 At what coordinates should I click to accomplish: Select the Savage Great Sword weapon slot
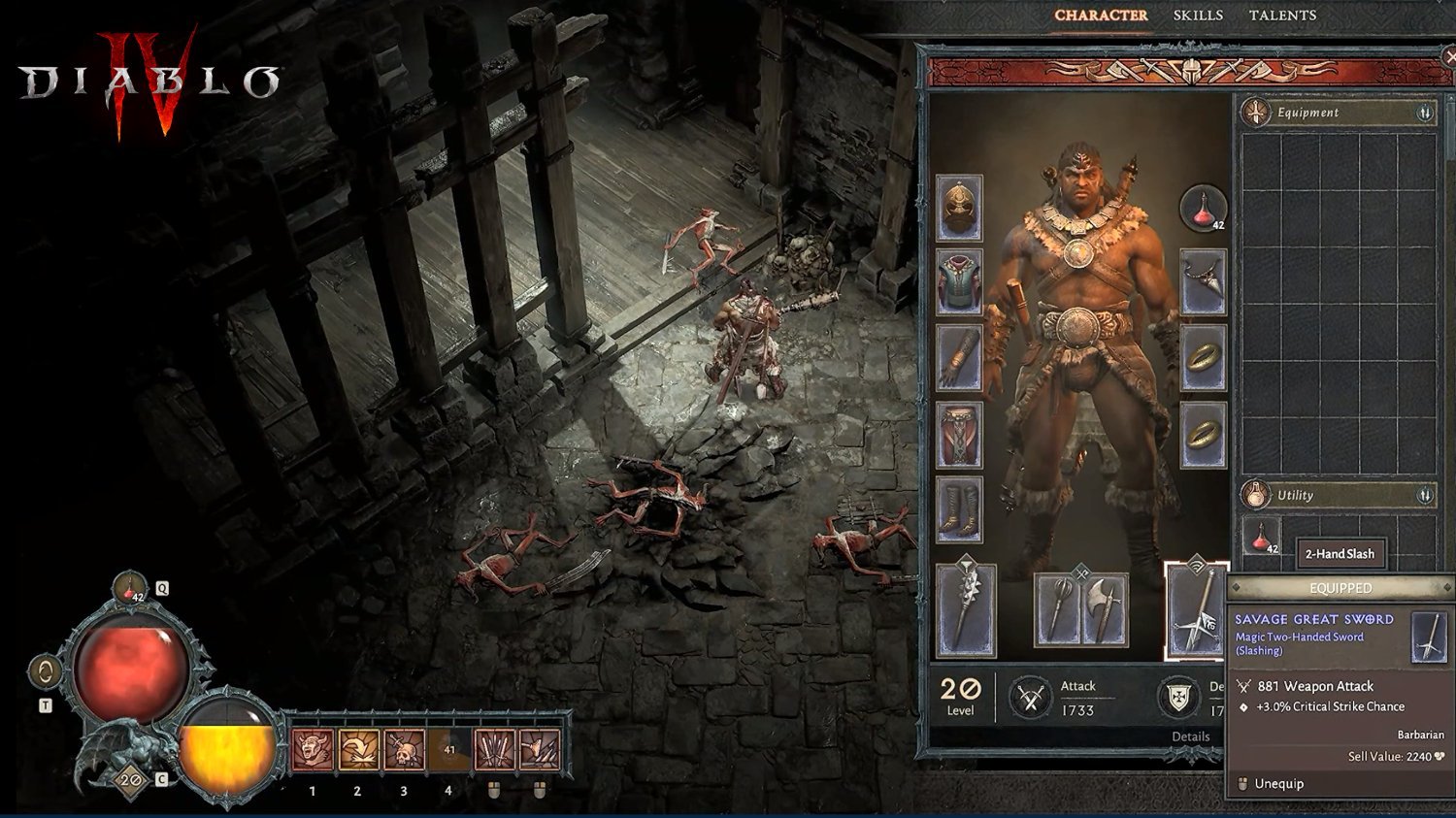click(x=1196, y=611)
